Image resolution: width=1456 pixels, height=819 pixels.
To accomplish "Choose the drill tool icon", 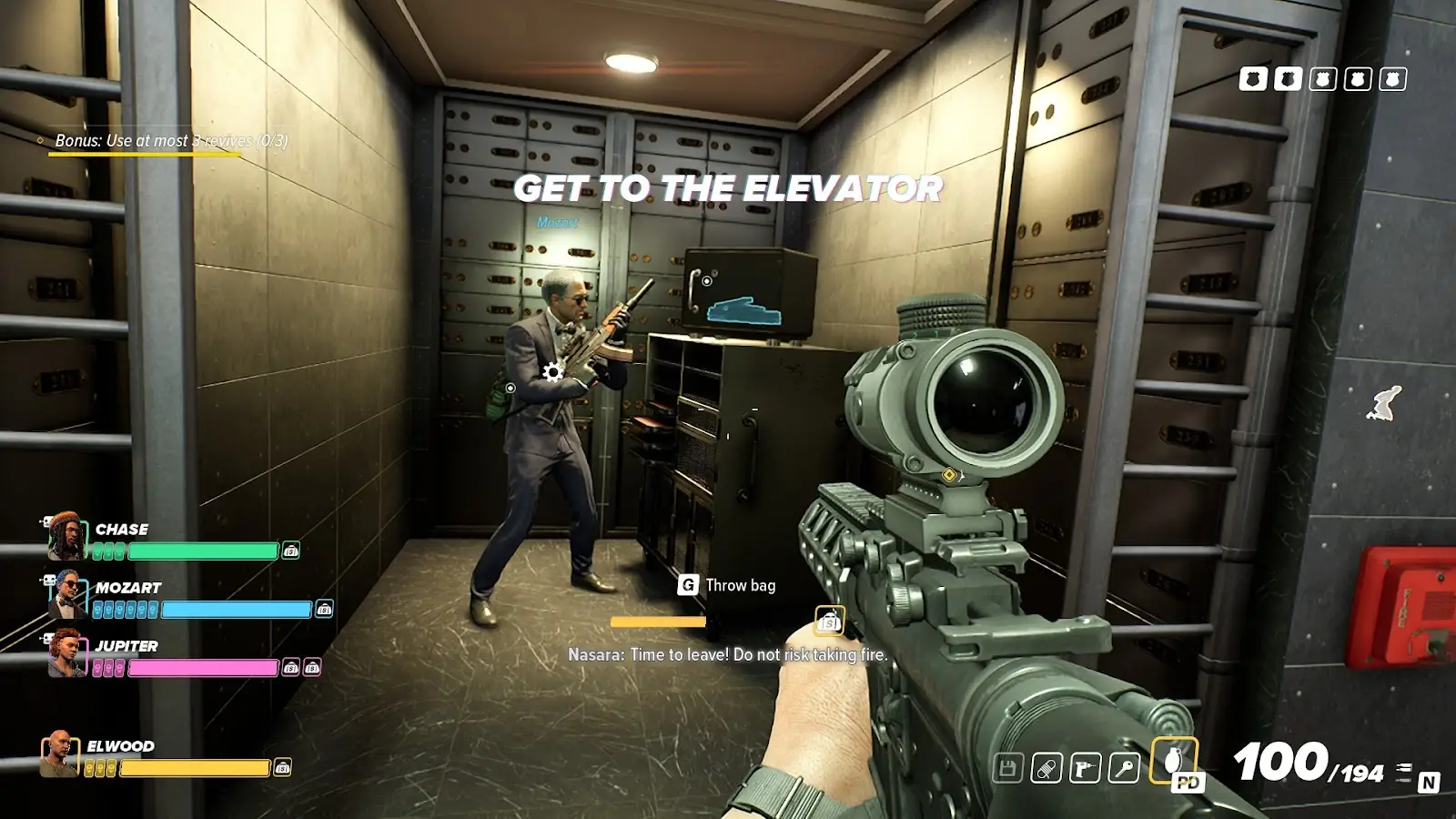I will click(x=1085, y=769).
